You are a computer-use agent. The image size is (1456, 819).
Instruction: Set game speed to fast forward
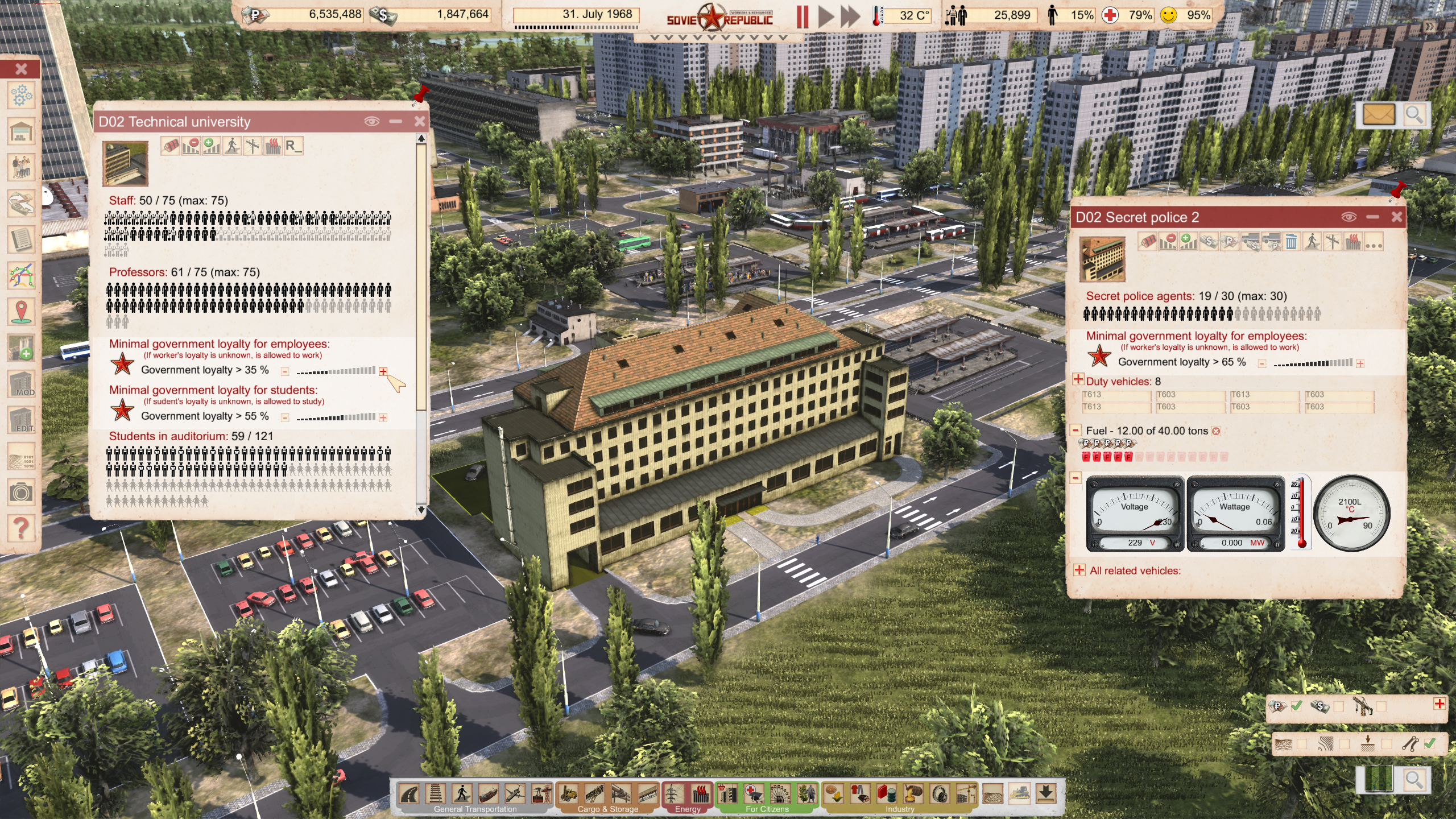tap(850, 16)
